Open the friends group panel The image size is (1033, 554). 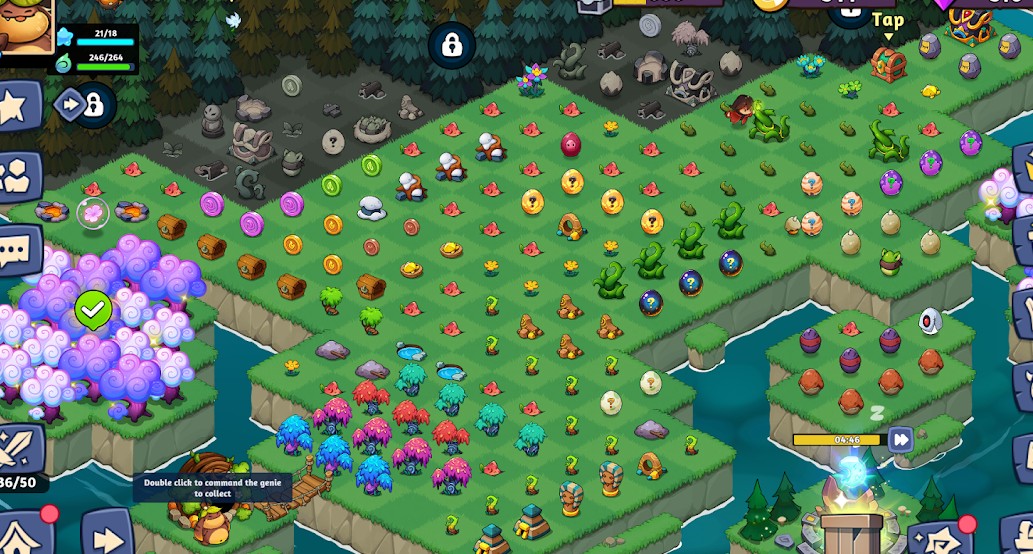coord(17,176)
